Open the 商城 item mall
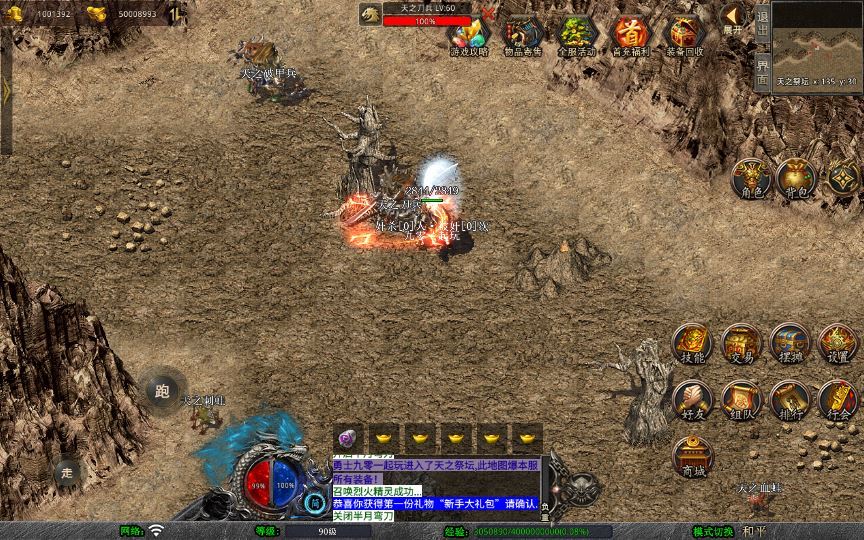864x540 pixels. point(692,456)
